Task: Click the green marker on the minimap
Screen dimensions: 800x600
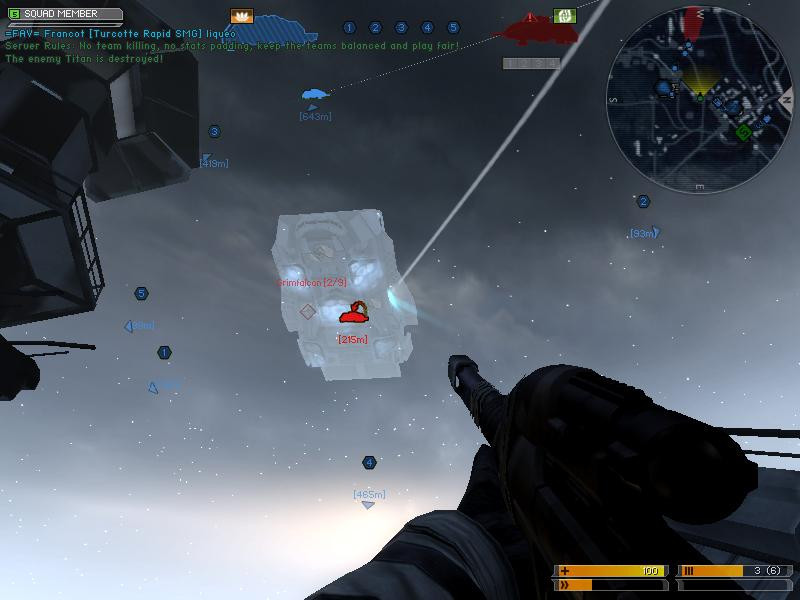Action: coord(743,132)
